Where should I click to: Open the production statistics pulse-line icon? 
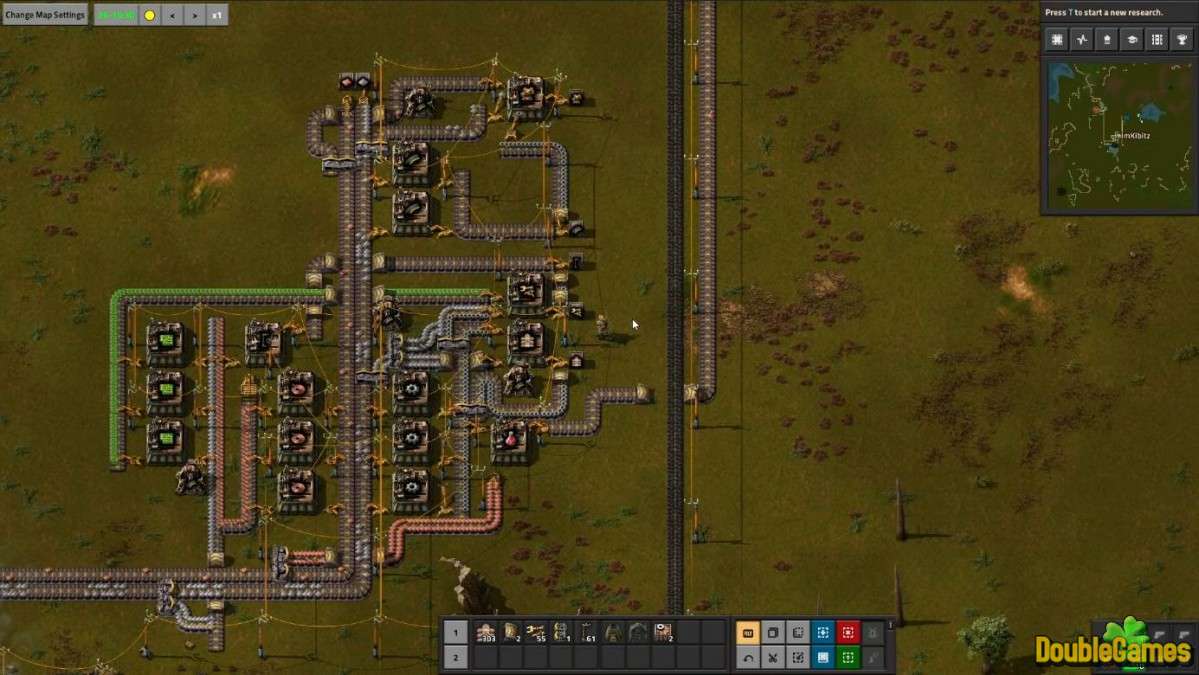pyautogui.click(x=1082, y=40)
